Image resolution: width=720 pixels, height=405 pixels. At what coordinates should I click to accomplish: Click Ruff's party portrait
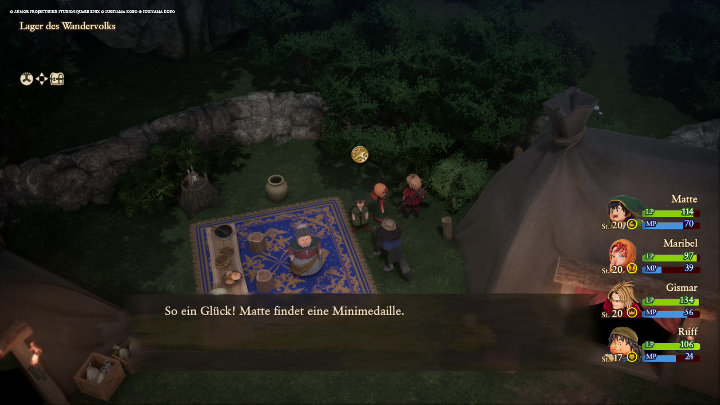click(621, 342)
